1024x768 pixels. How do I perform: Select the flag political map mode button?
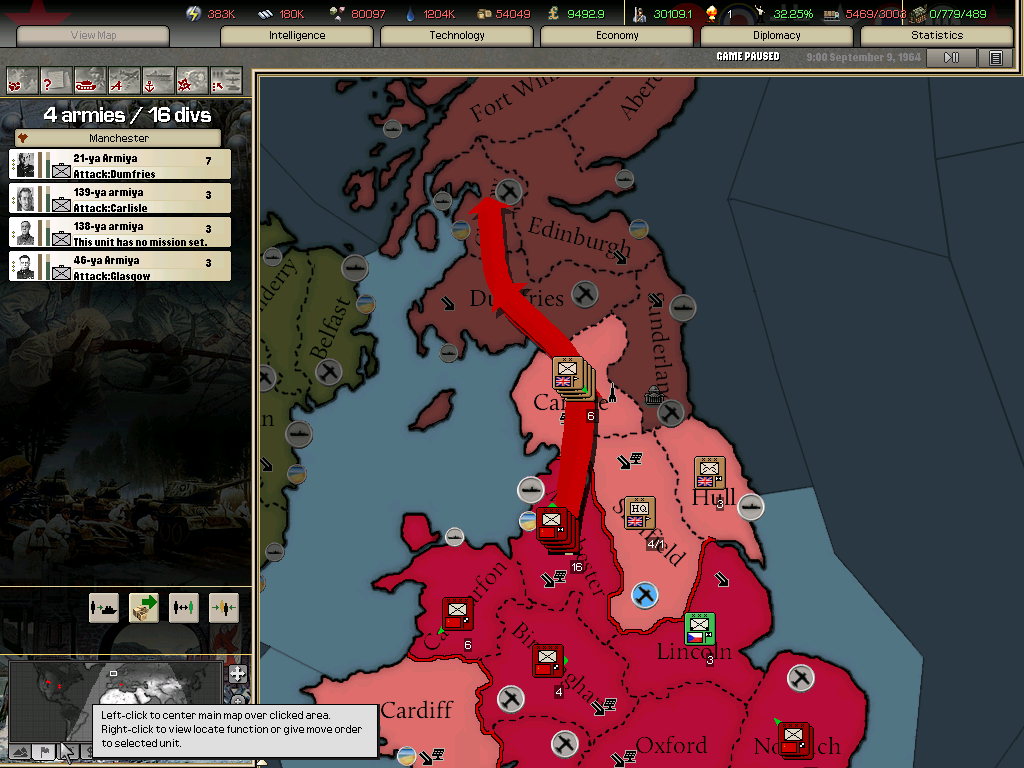[44, 752]
